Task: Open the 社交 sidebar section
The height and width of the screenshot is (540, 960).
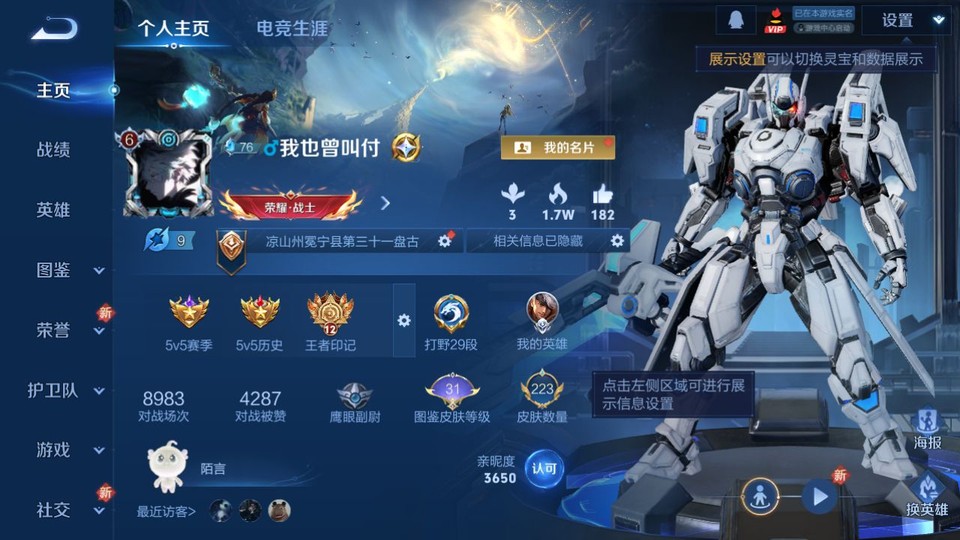Action: pos(68,510)
